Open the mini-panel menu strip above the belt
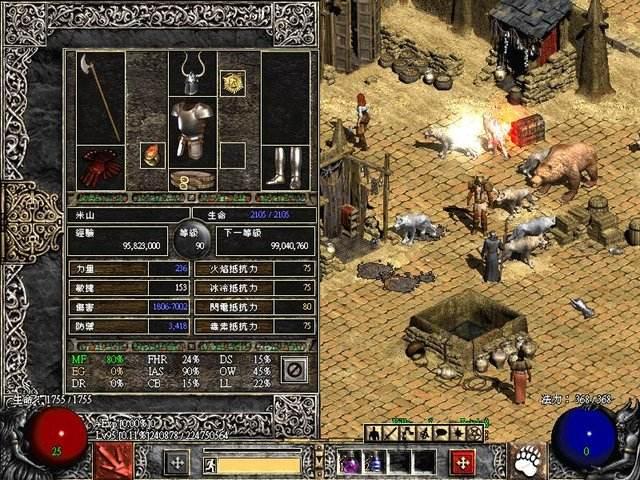Image resolution: width=640 pixels, height=480 pixels. click(424, 433)
